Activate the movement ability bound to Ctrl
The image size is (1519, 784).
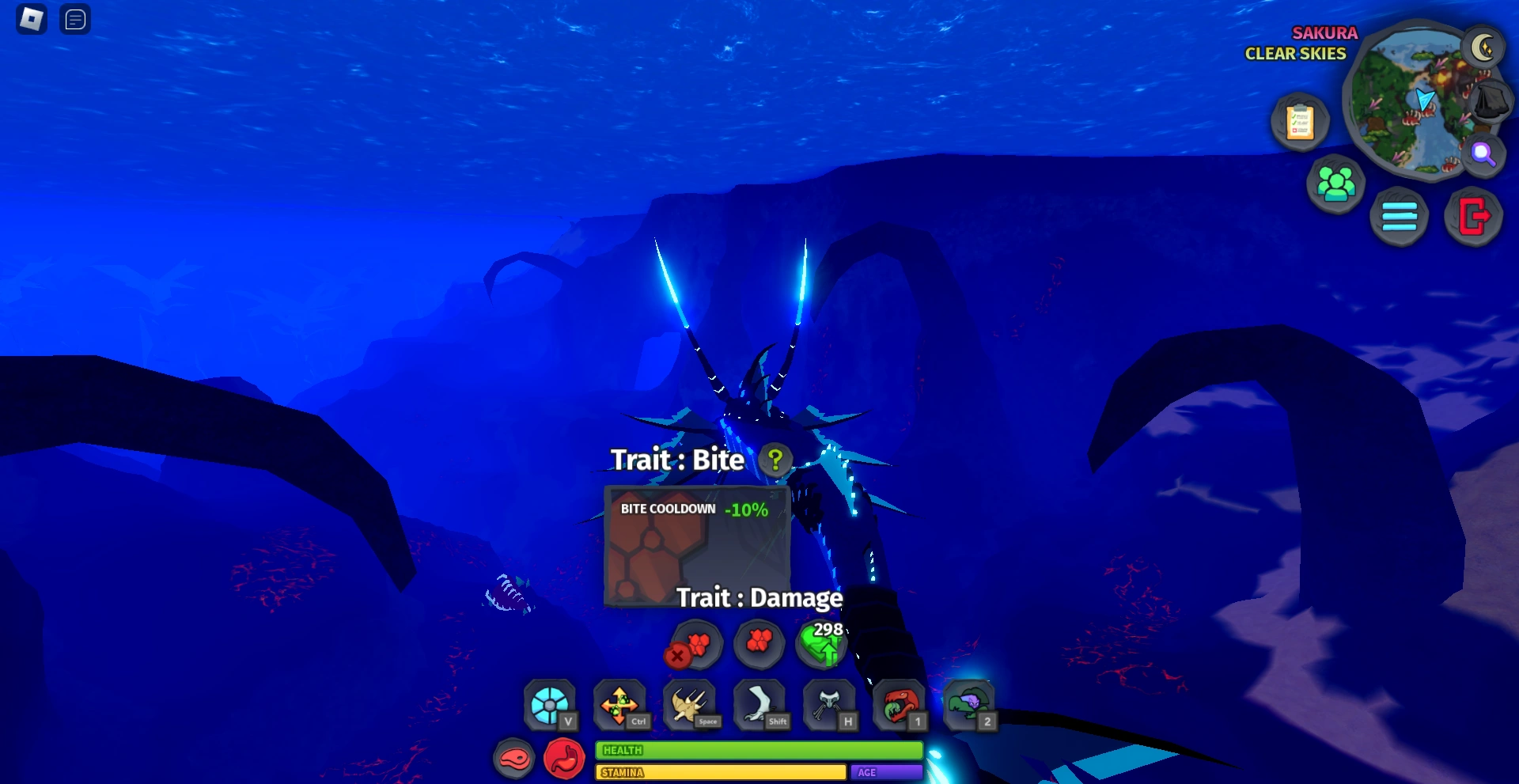coord(619,703)
